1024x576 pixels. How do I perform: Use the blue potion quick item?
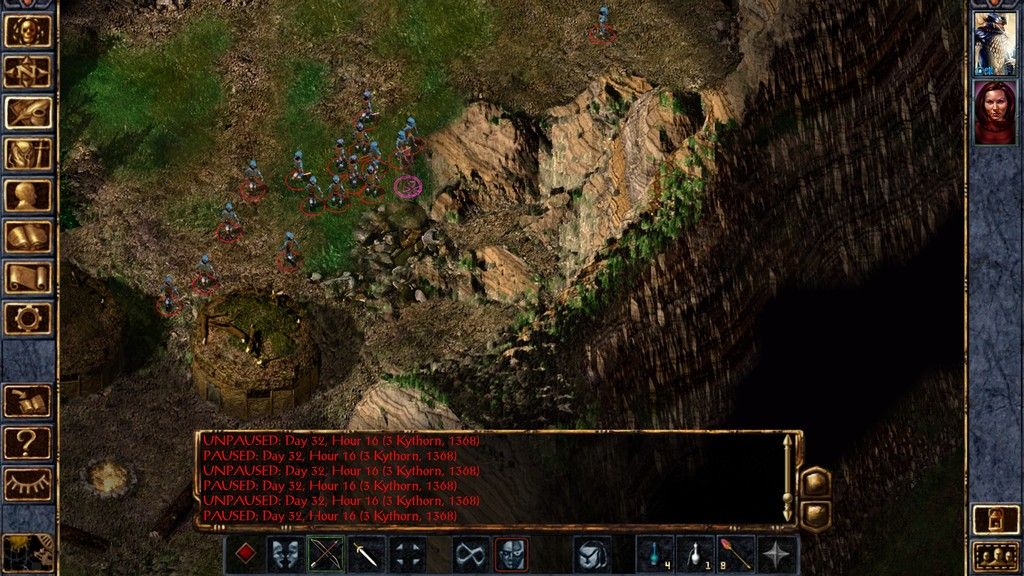click(x=656, y=553)
